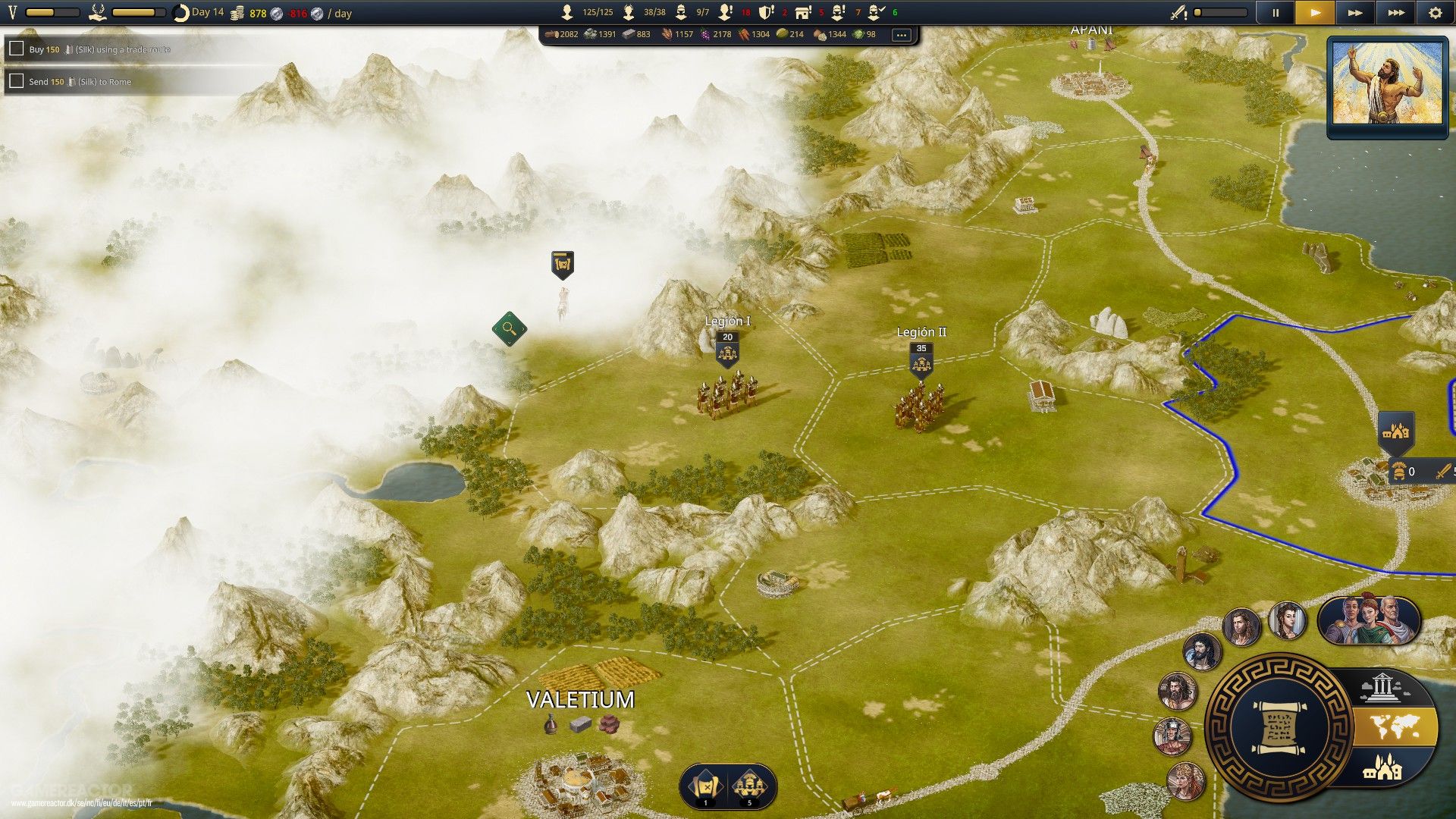The width and height of the screenshot is (1456, 819).
Task: Select the world map view icon
Action: click(1394, 726)
